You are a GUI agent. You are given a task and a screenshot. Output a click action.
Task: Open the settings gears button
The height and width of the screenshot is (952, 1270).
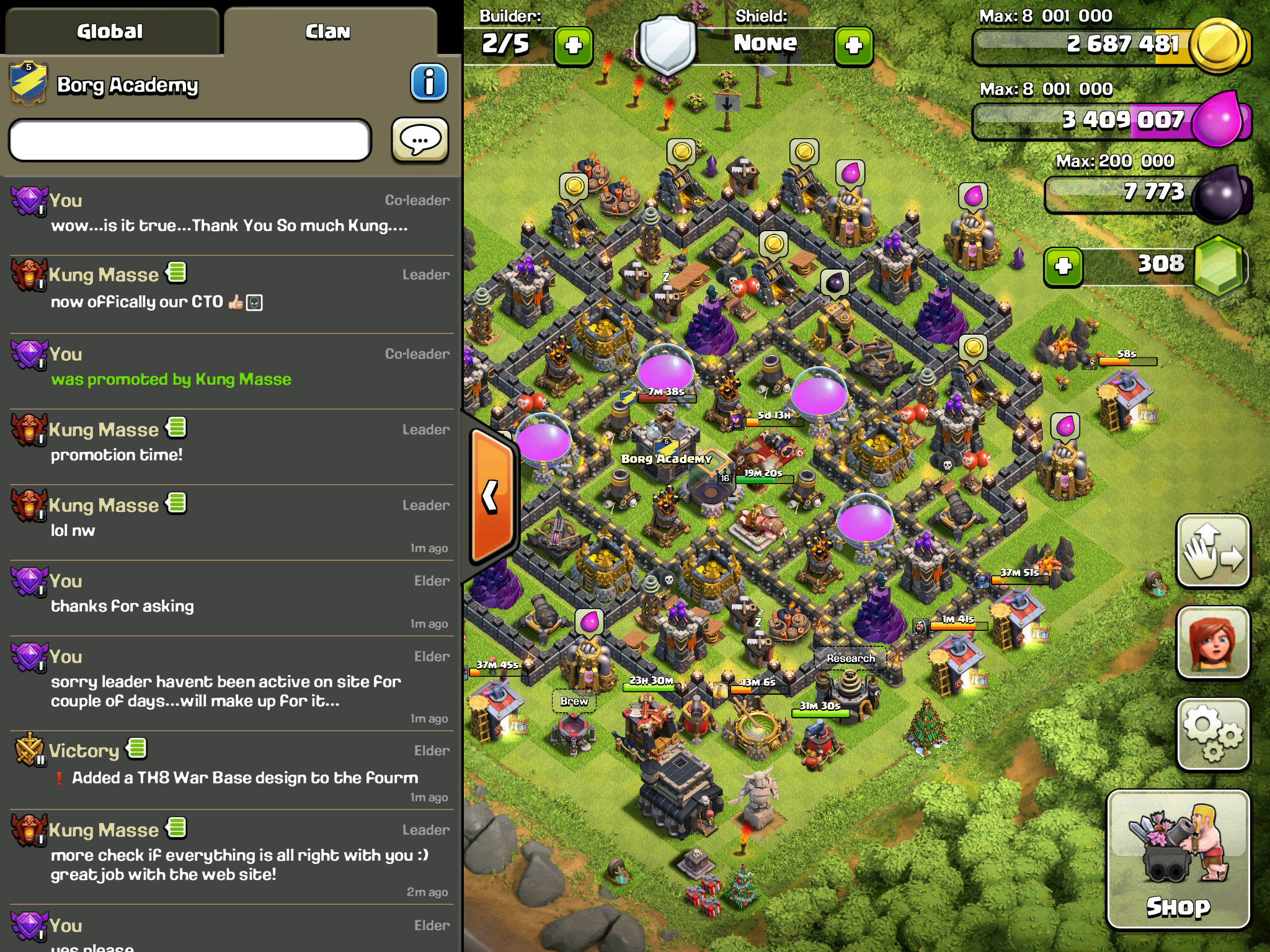point(1213,734)
